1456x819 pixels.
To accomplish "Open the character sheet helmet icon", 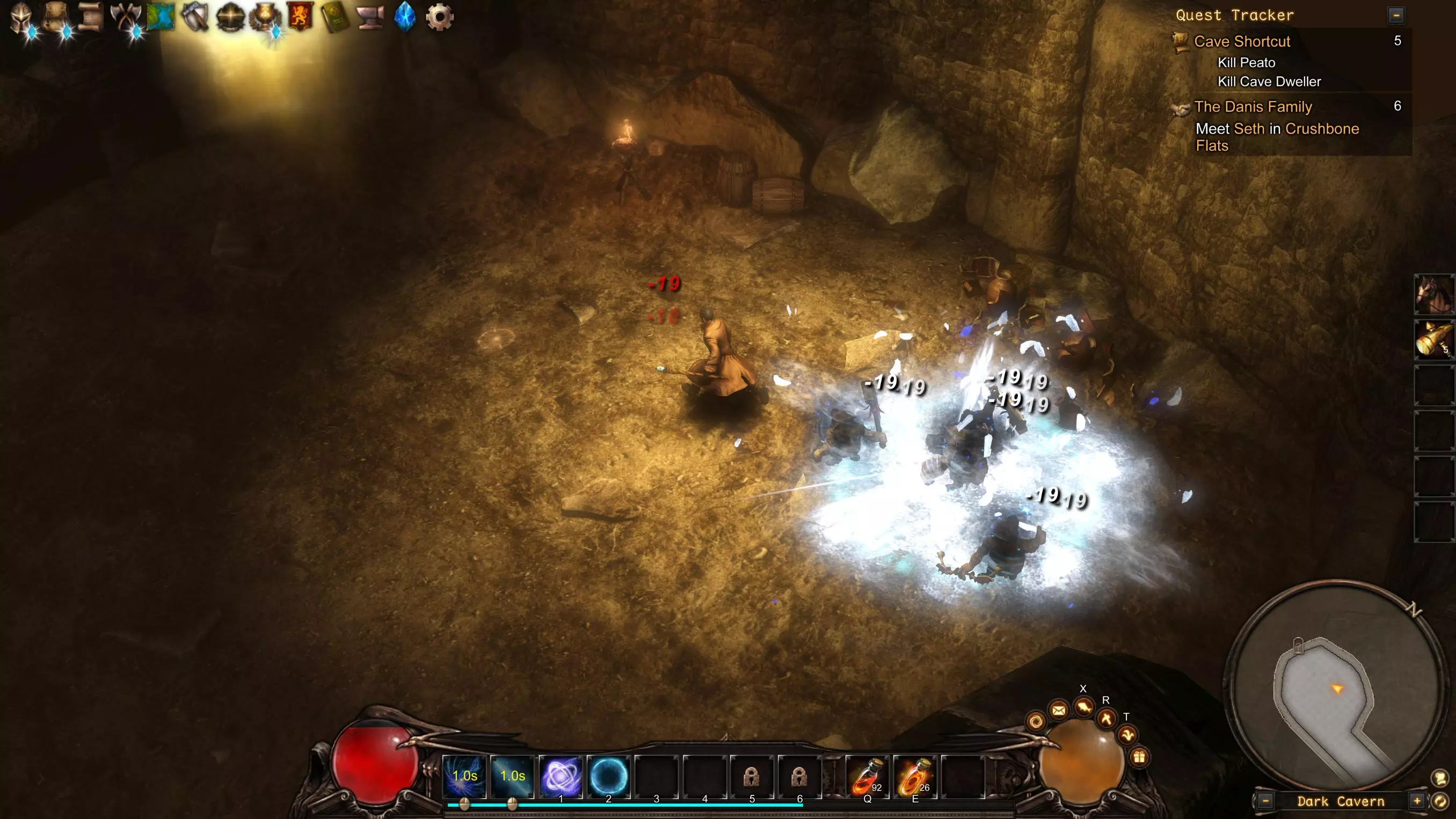I will (21, 17).
